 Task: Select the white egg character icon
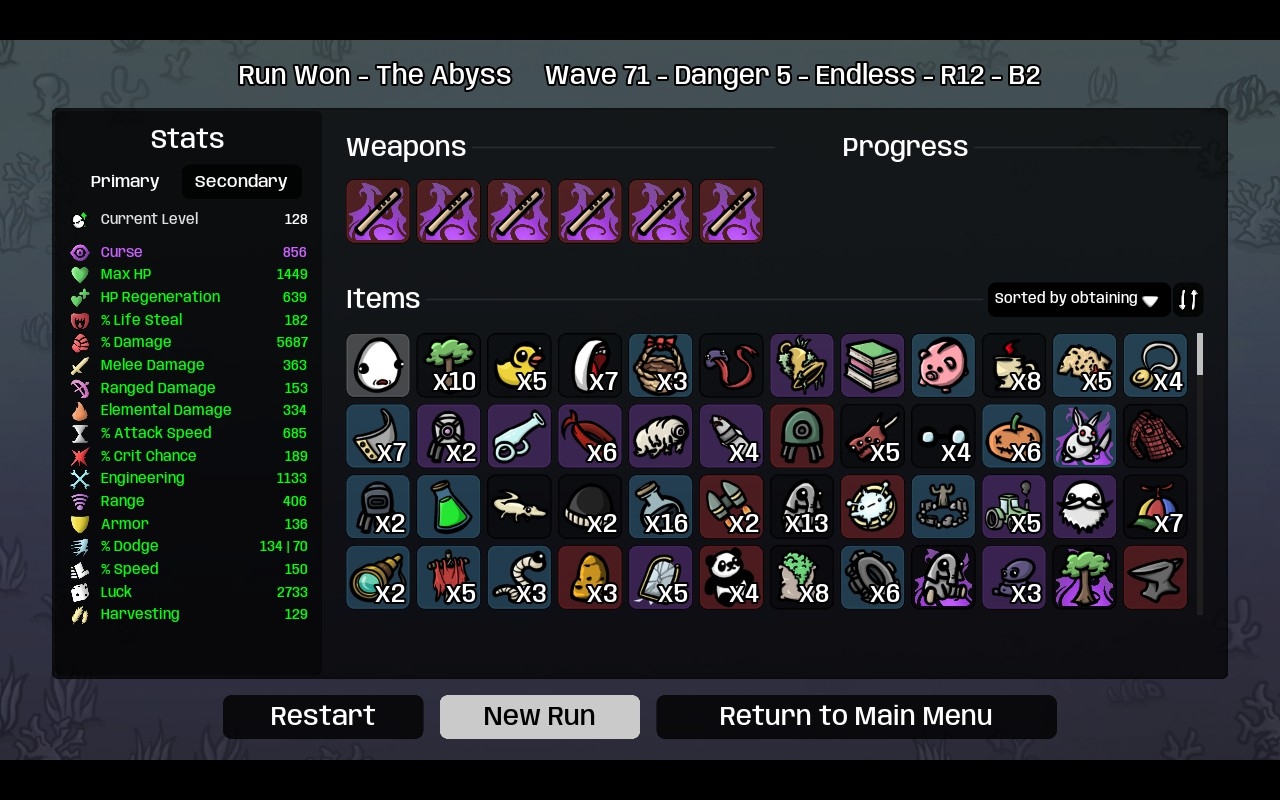coord(378,365)
